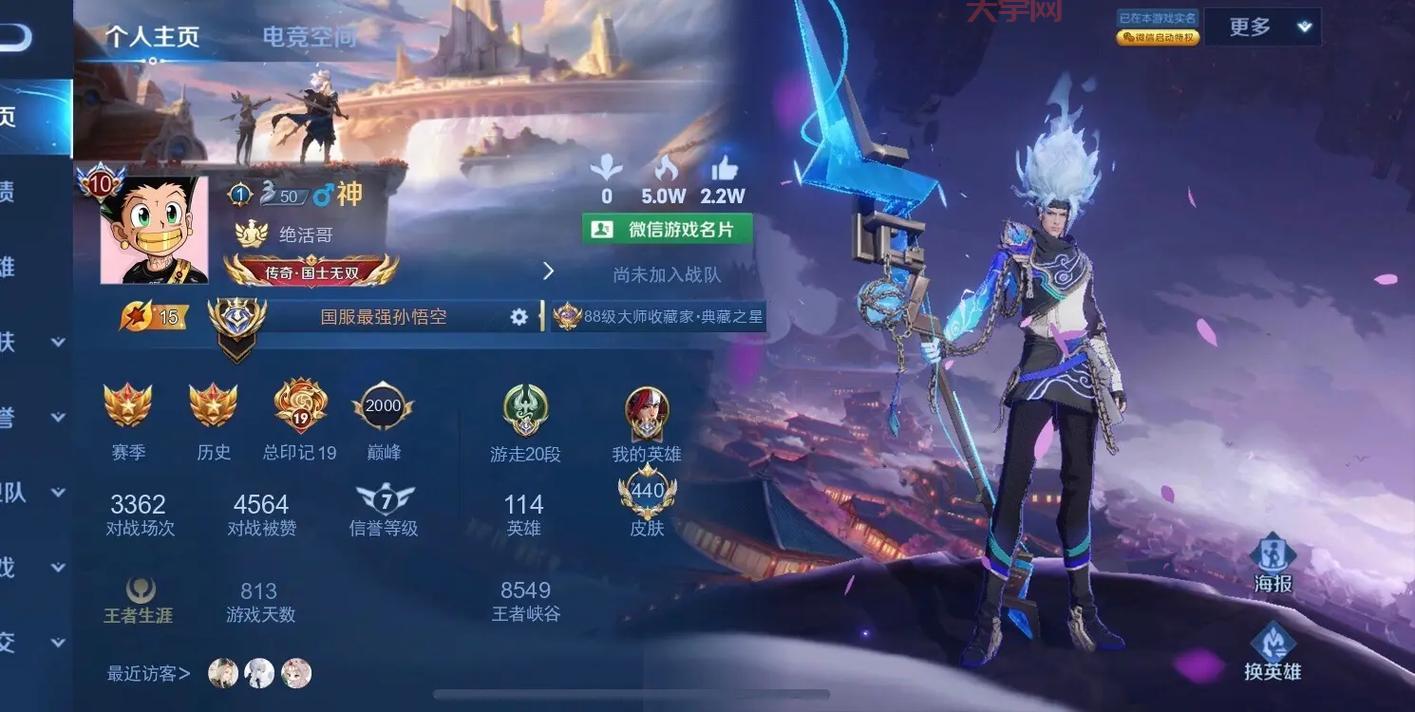Open title settings gear icon
Screen dimensions: 1415x712
click(519, 316)
